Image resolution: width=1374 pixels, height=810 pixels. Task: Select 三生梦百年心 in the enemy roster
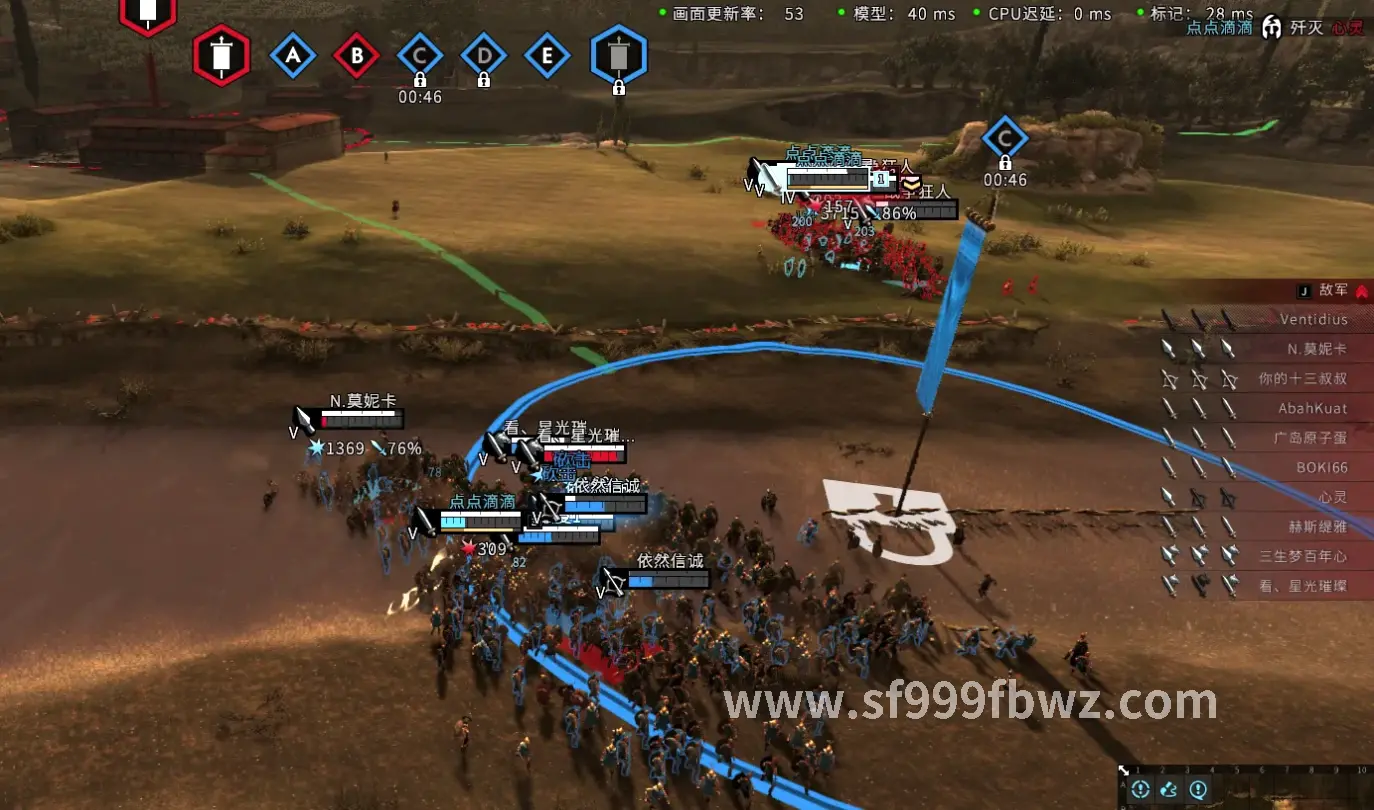click(1302, 556)
